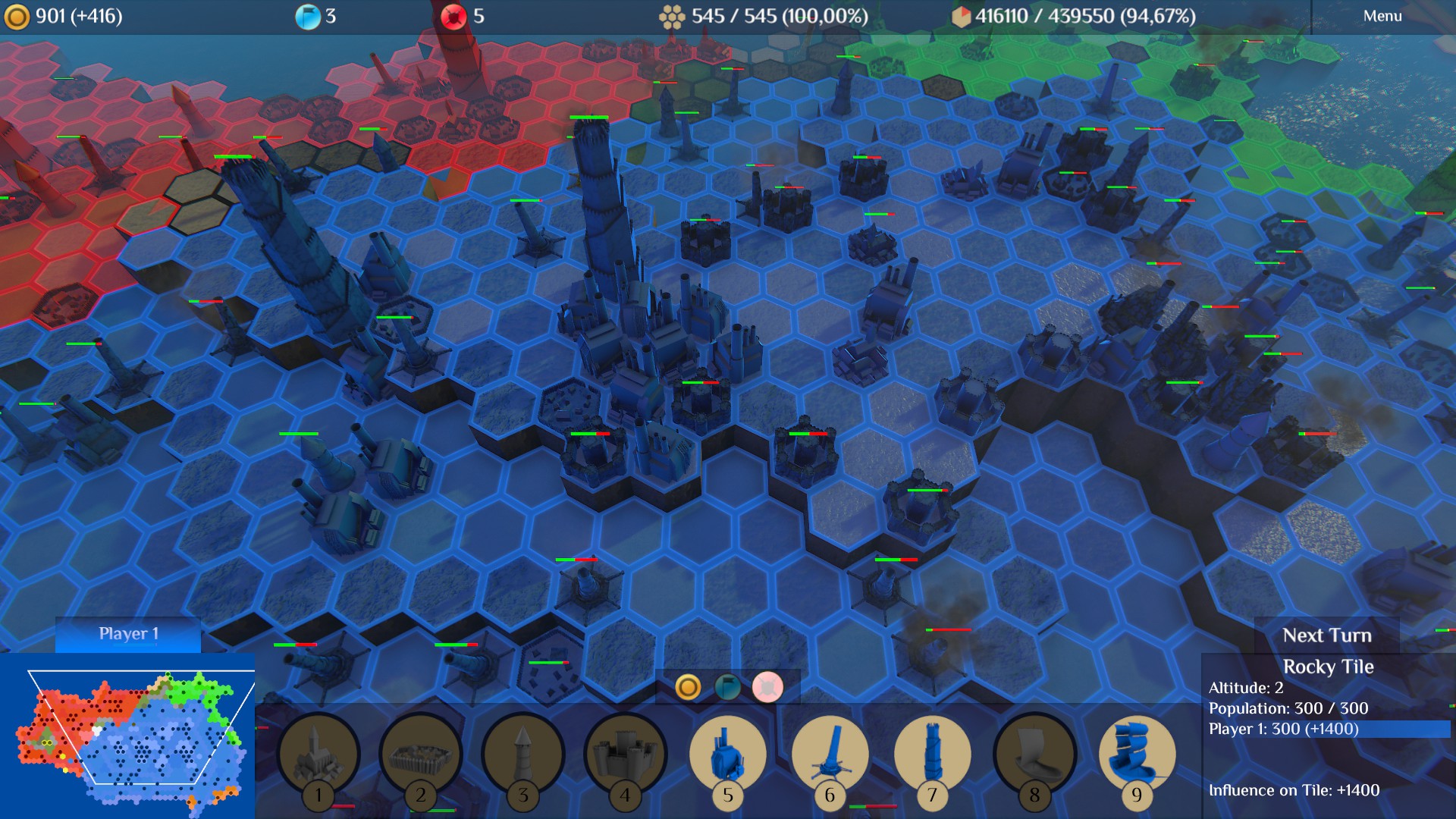Choose the blue factory building in slot 5
The width and height of the screenshot is (1456, 819).
pos(727,755)
